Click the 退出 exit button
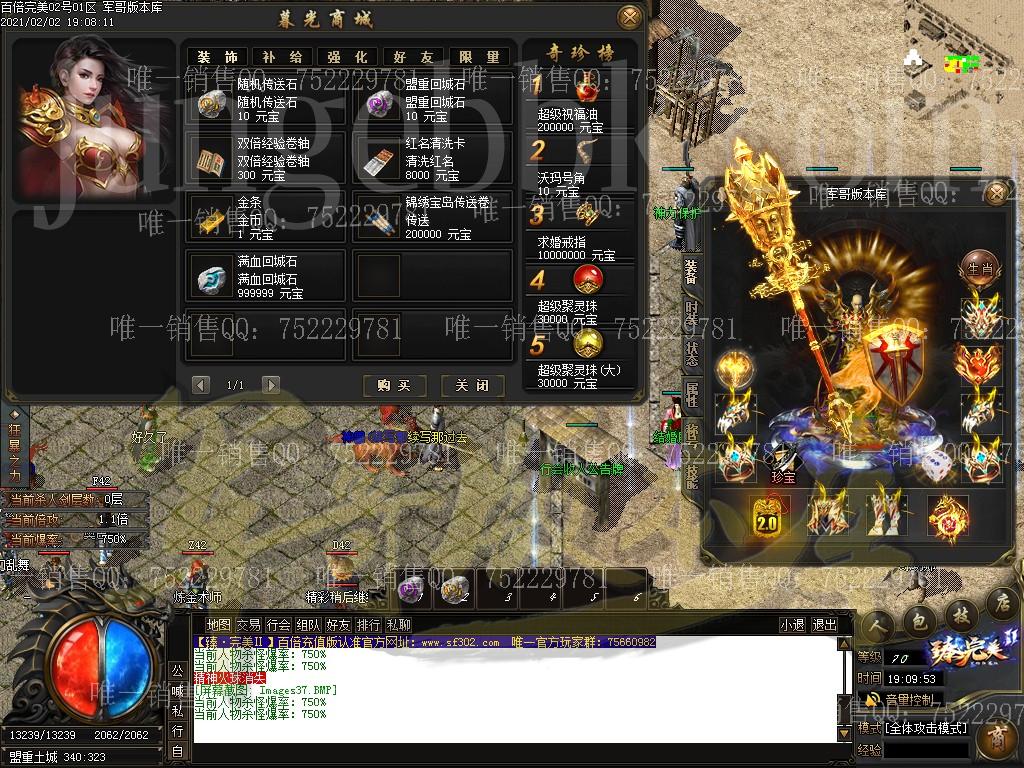This screenshot has height=768, width=1024. [825, 625]
